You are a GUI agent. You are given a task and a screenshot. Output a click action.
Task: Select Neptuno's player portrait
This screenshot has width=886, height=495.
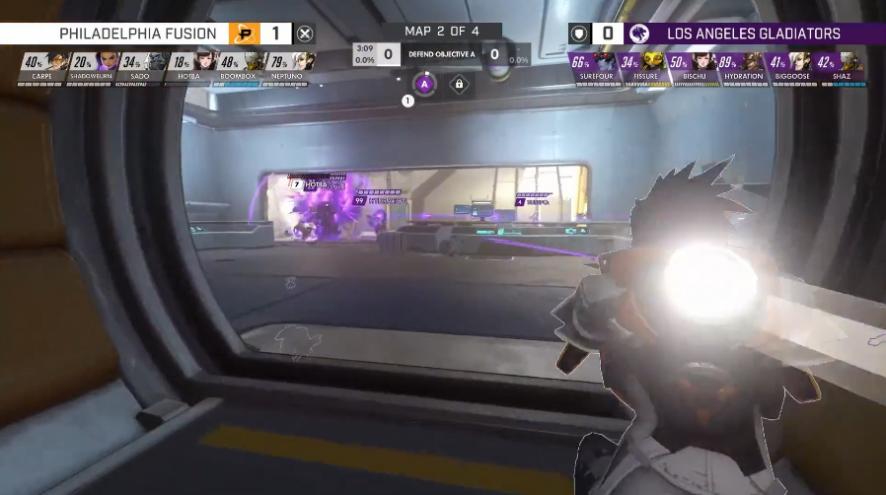[304, 62]
